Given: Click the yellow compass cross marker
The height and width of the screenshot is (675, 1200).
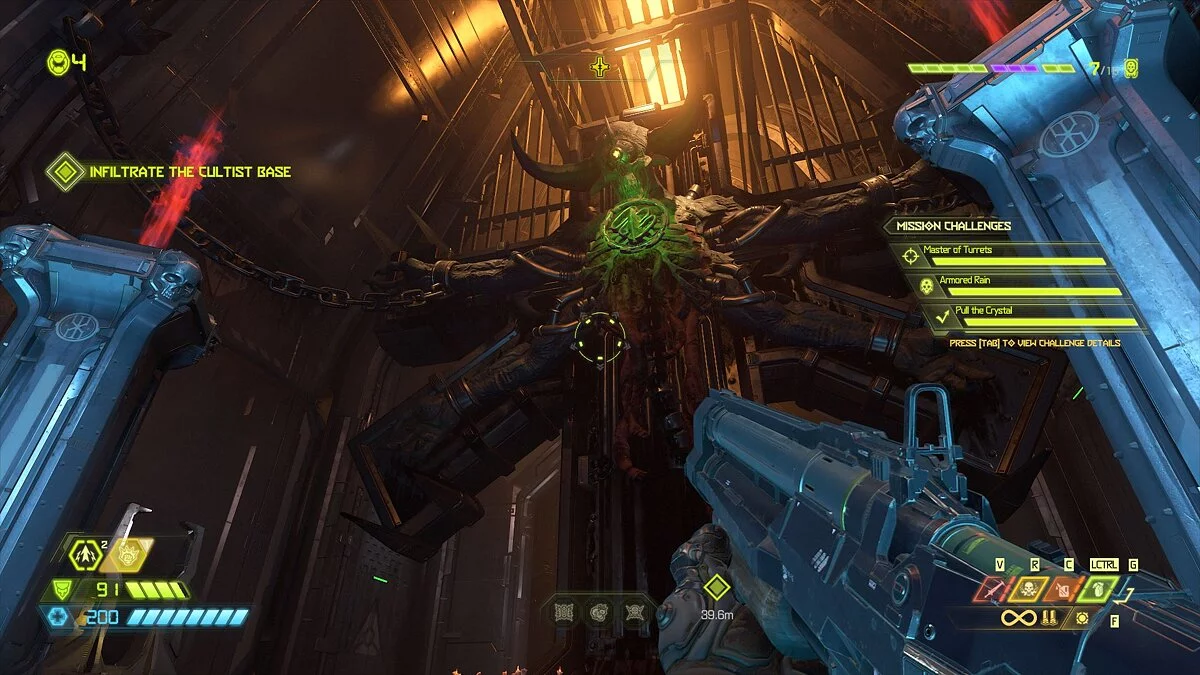Looking at the screenshot, I should pyautogui.click(x=600, y=68).
